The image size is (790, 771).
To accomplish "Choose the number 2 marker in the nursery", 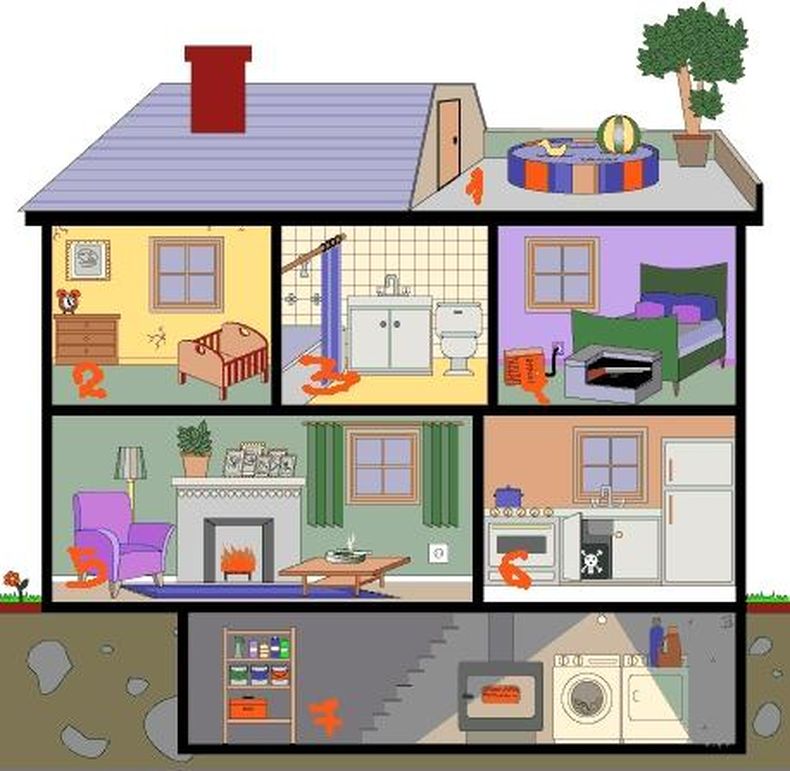I will tap(91, 381).
